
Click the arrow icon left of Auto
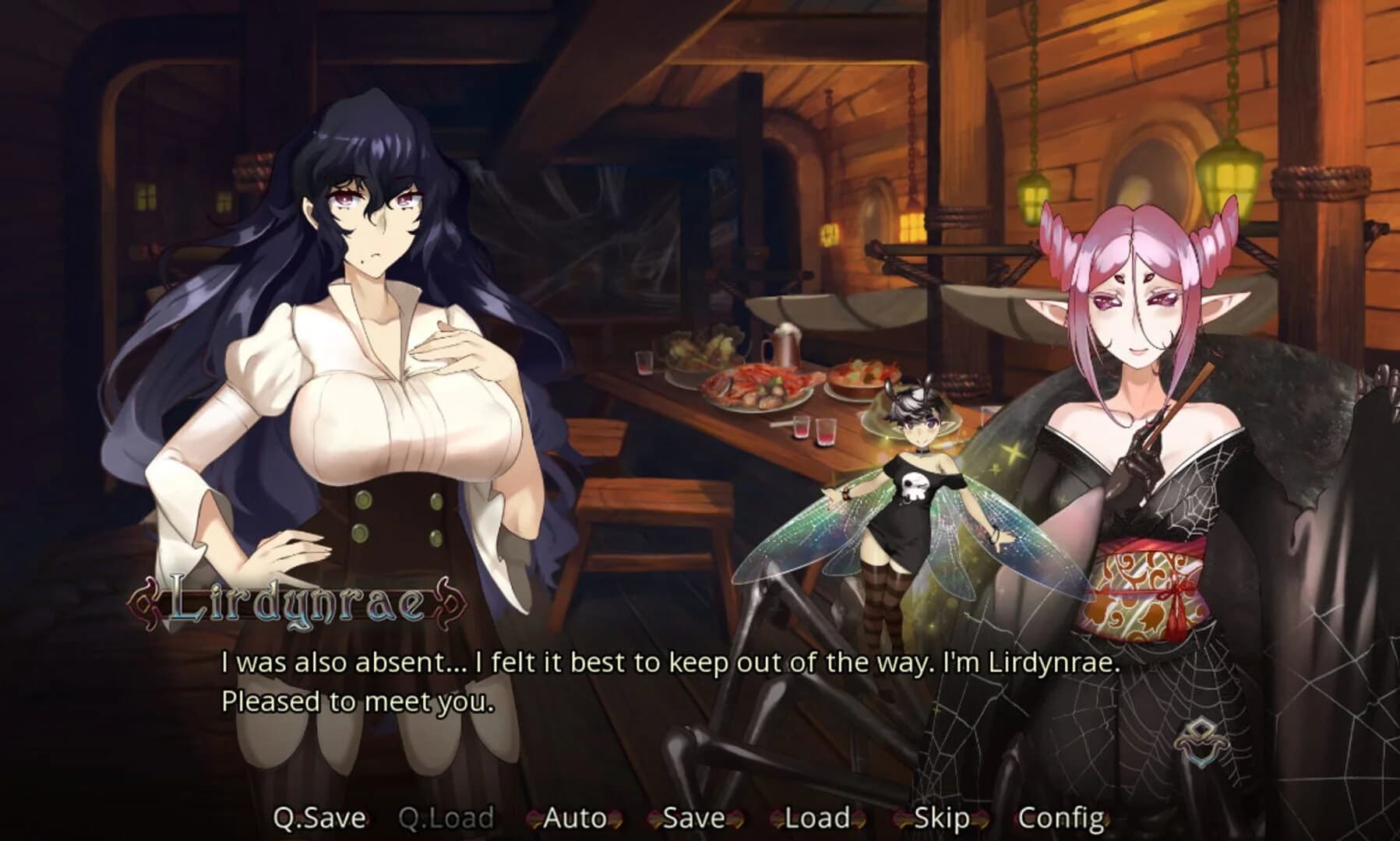point(534,818)
